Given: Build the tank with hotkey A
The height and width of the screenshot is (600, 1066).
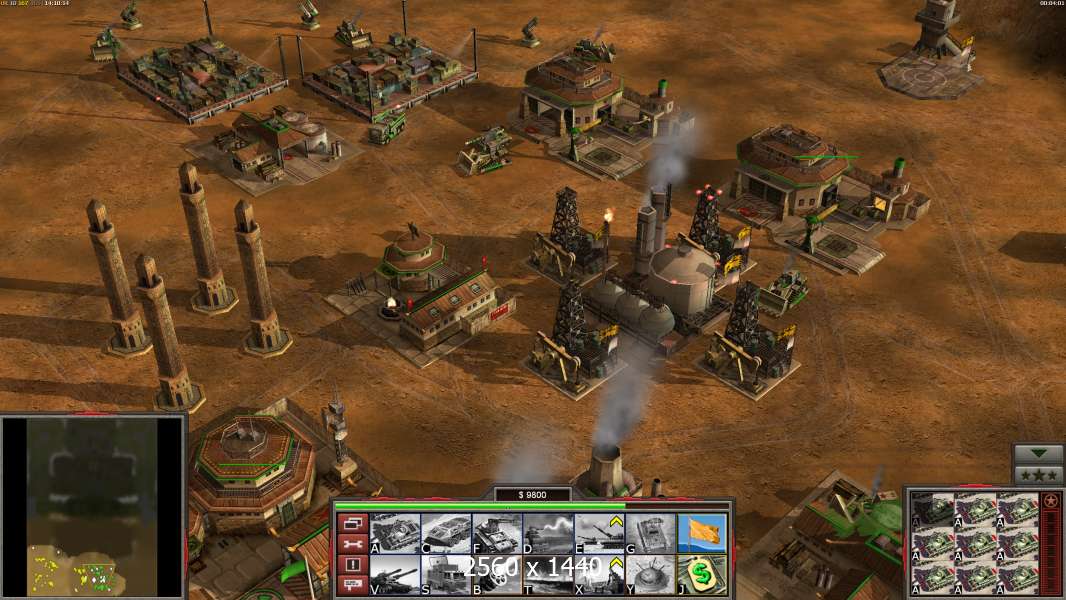Looking at the screenshot, I should [395, 534].
